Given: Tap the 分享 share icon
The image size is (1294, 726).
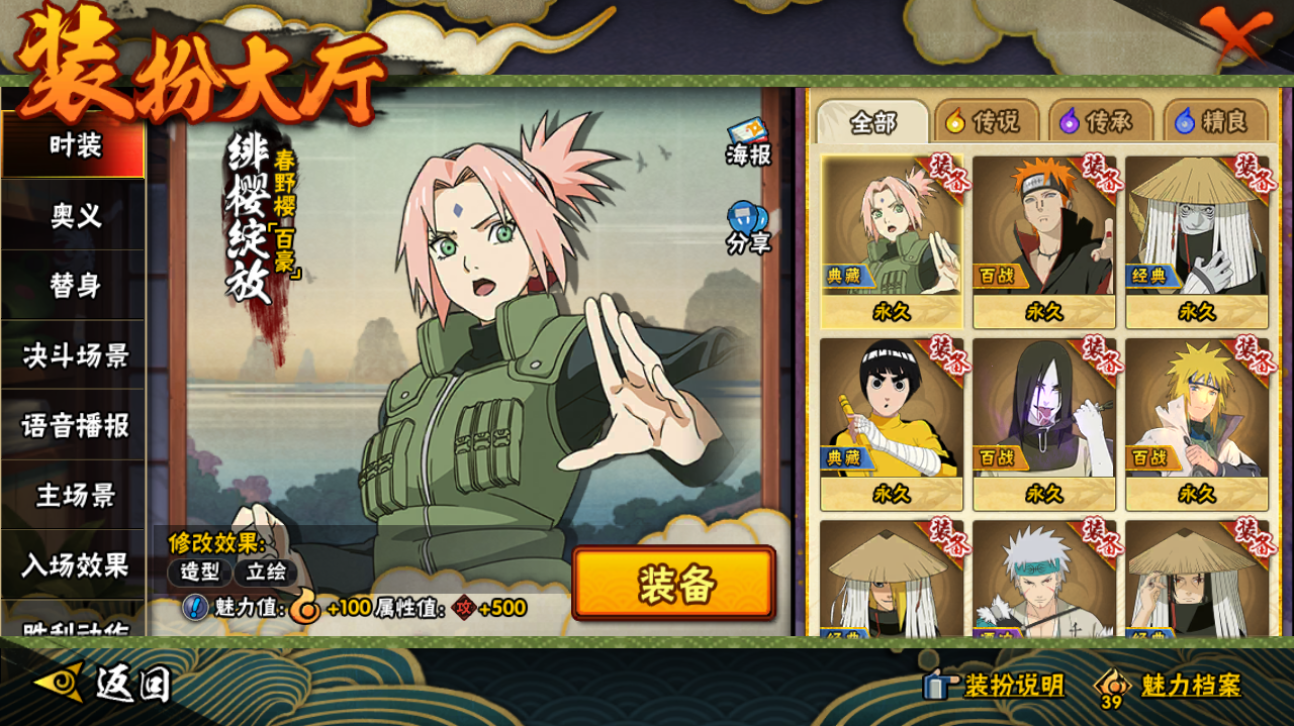Looking at the screenshot, I should pyautogui.click(x=748, y=228).
